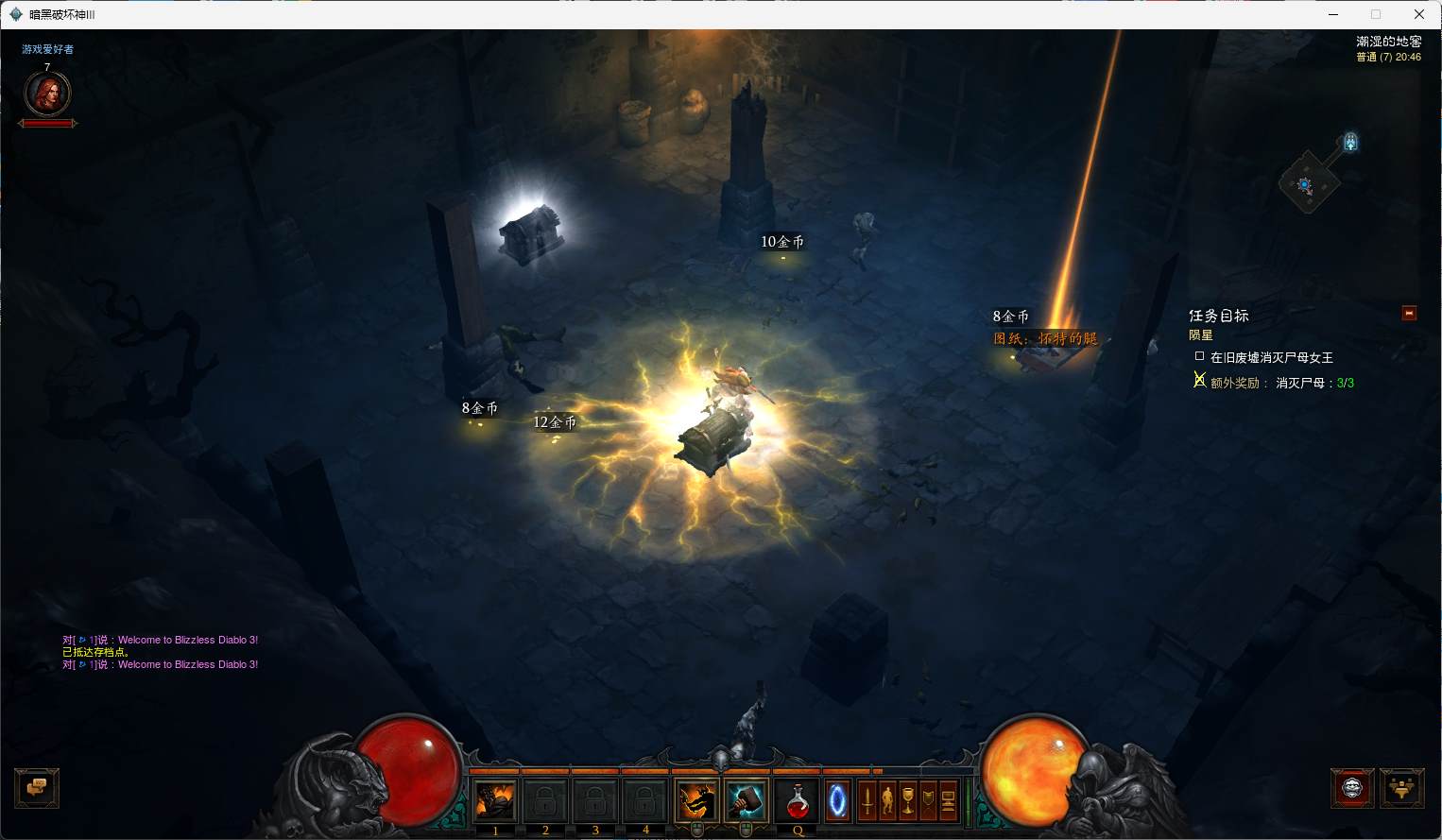Collapse the 任务目标 quest tracker
This screenshot has width=1442, height=840.
pyautogui.click(x=1409, y=313)
